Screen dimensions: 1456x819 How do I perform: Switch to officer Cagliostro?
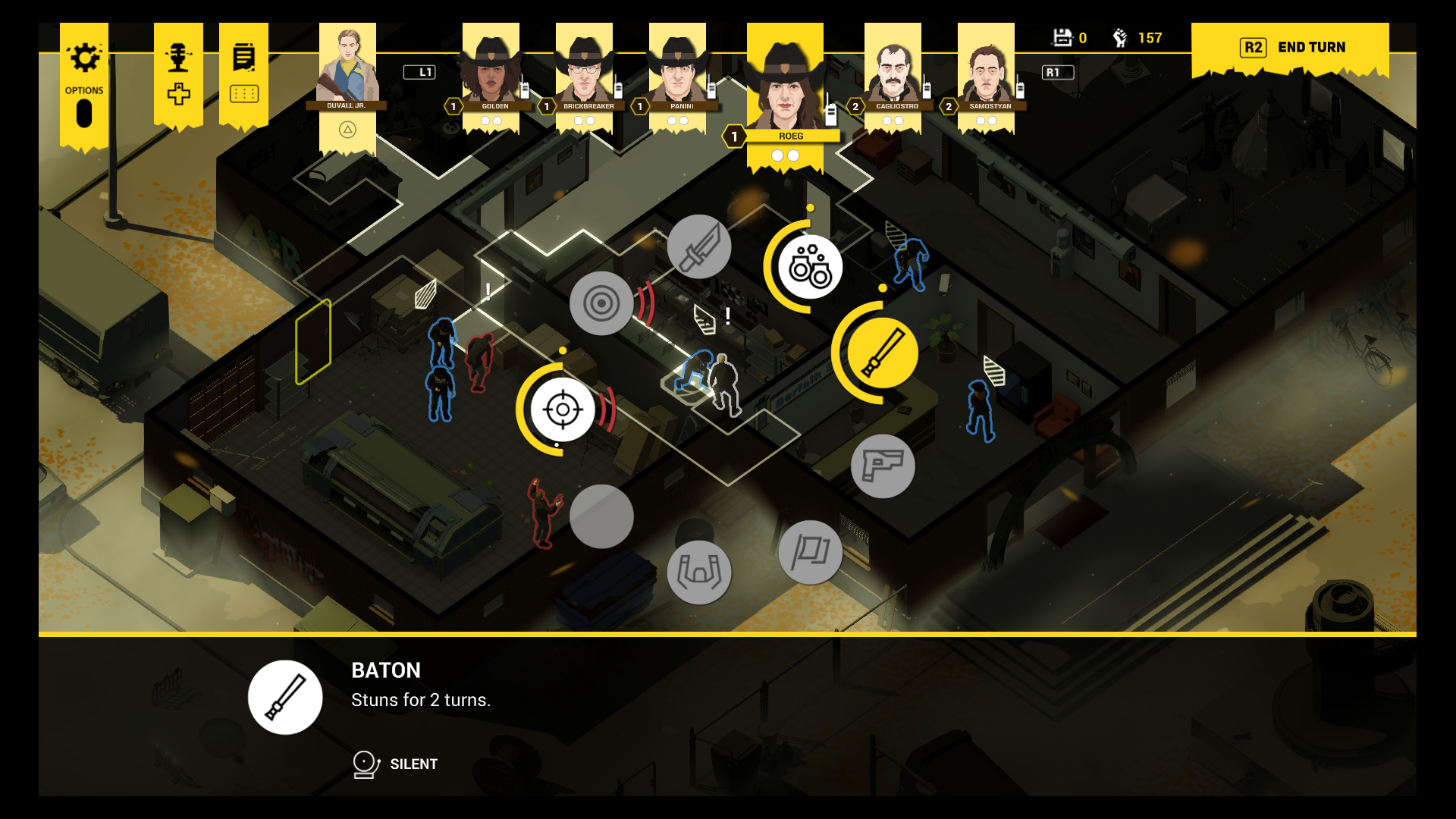pyautogui.click(x=893, y=72)
